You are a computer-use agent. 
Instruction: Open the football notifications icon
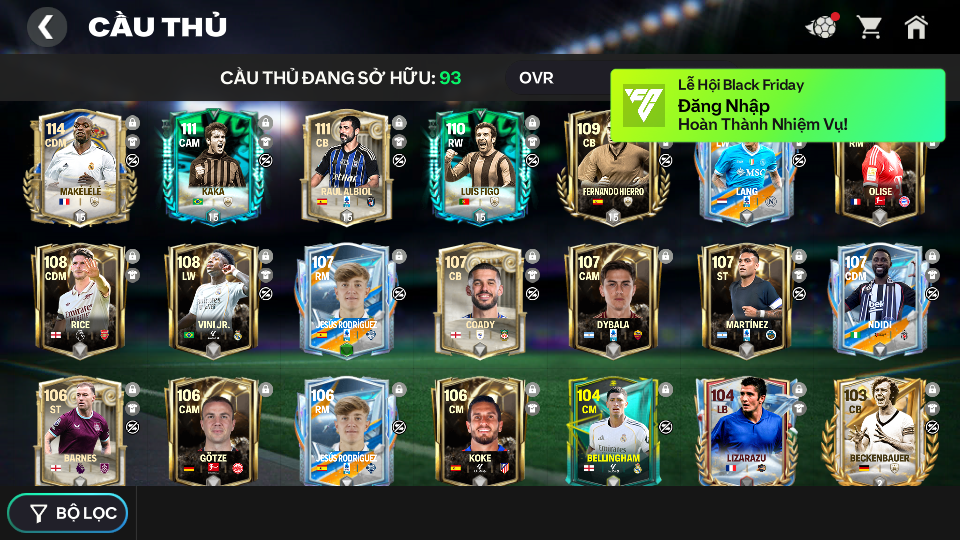click(821, 27)
